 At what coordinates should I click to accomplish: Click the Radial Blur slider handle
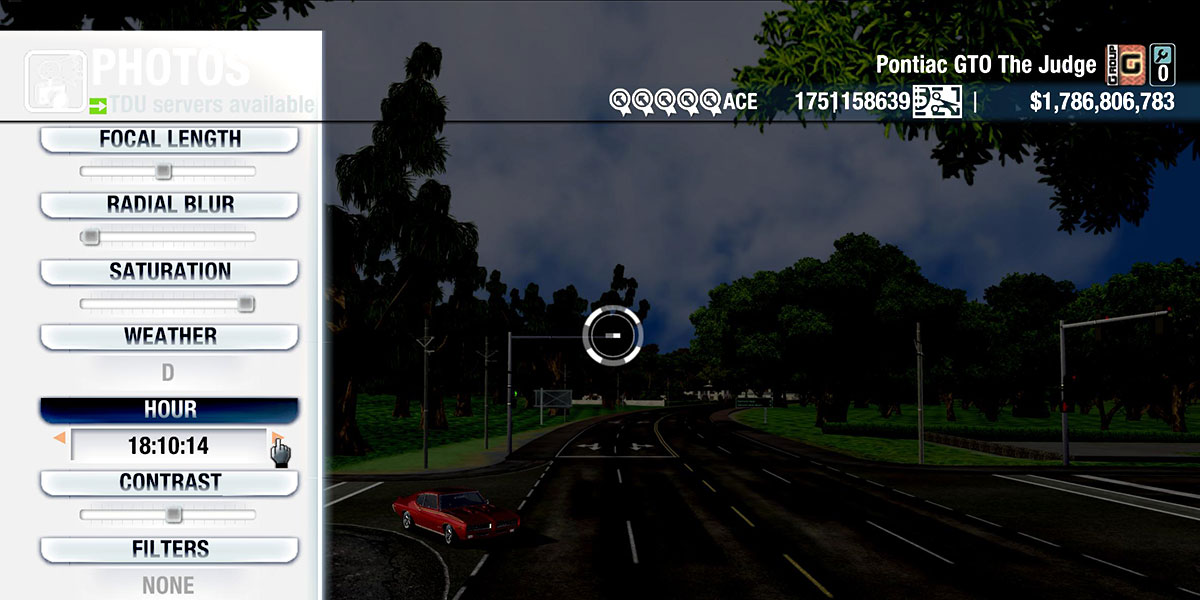(91, 237)
